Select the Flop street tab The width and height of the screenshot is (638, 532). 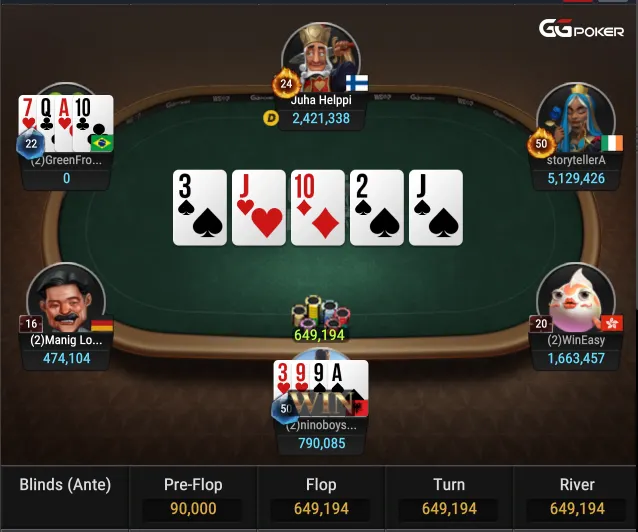(320, 497)
